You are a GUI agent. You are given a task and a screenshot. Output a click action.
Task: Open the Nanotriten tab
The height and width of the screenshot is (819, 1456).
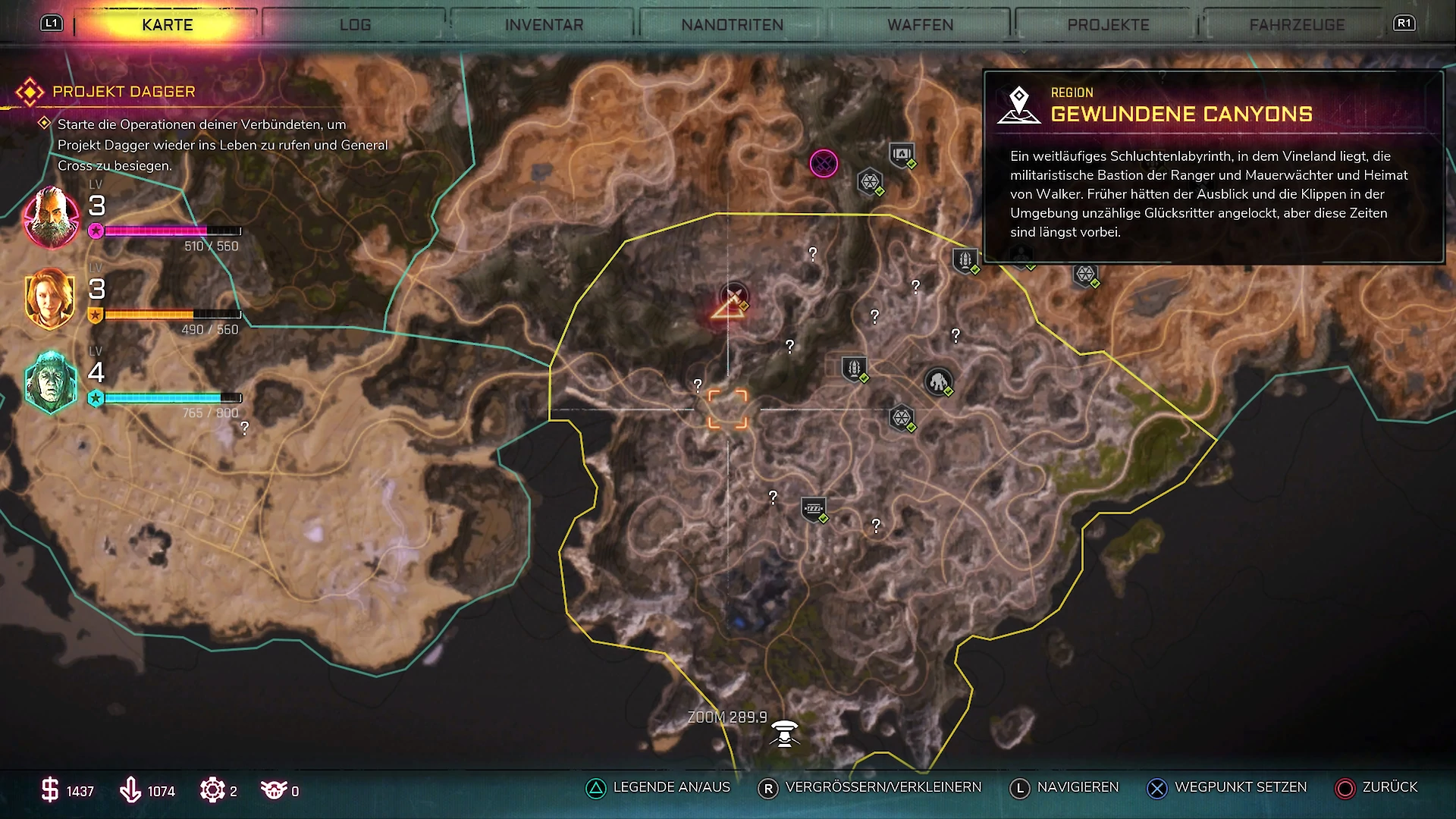pyautogui.click(x=732, y=25)
